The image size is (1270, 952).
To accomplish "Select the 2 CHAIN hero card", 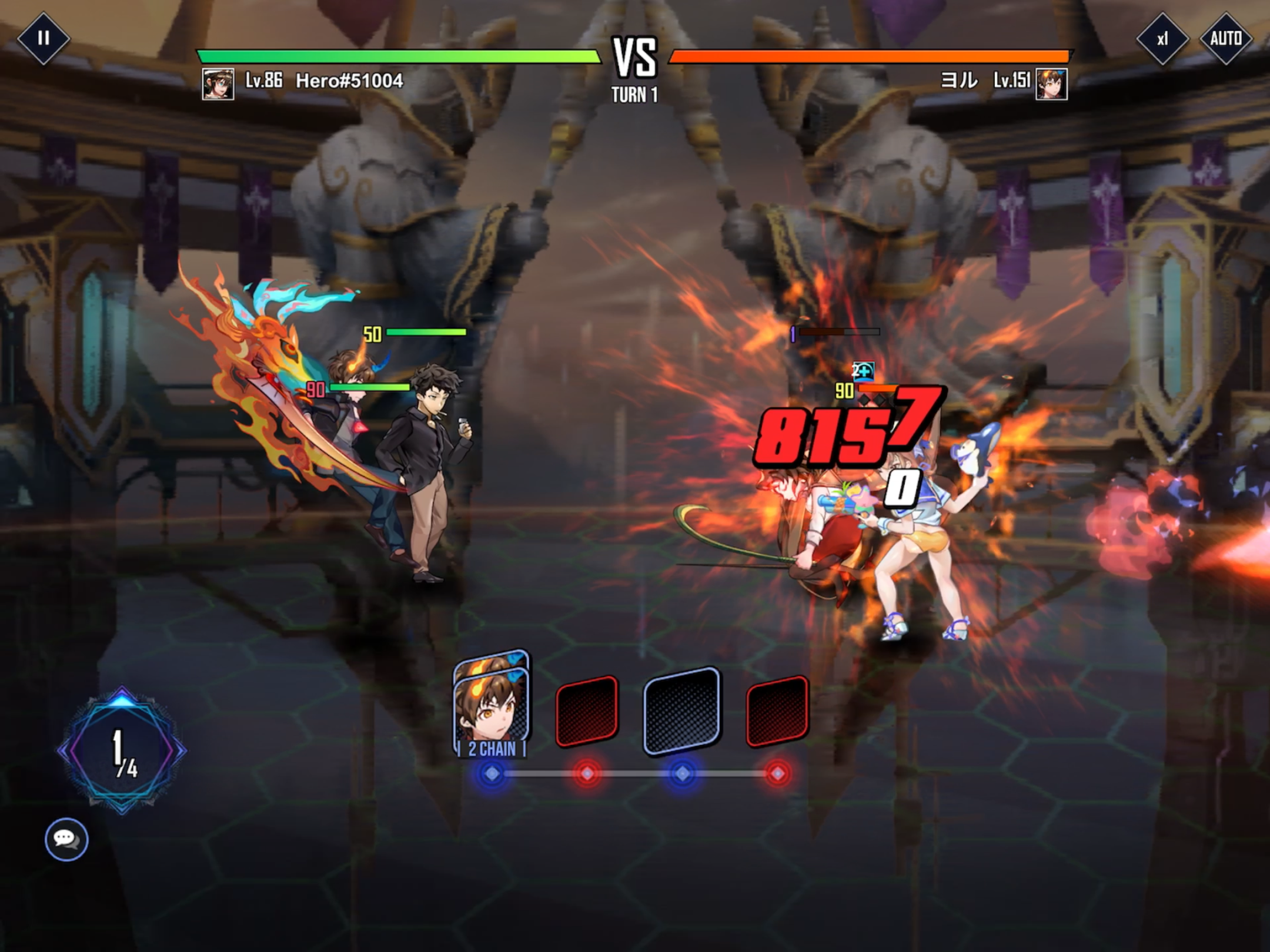I will [492, 705].
